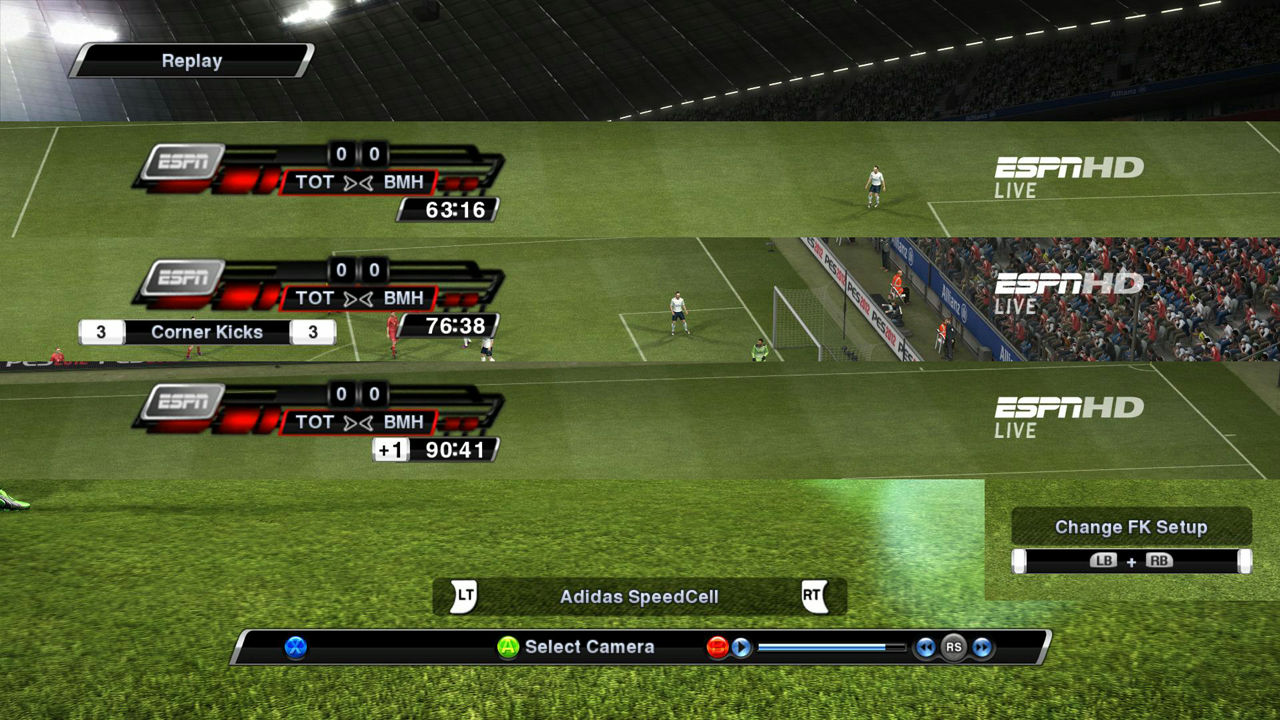Click the RT page-forward icon
This screenshot has width=1280, height=720.
(814, 594)
